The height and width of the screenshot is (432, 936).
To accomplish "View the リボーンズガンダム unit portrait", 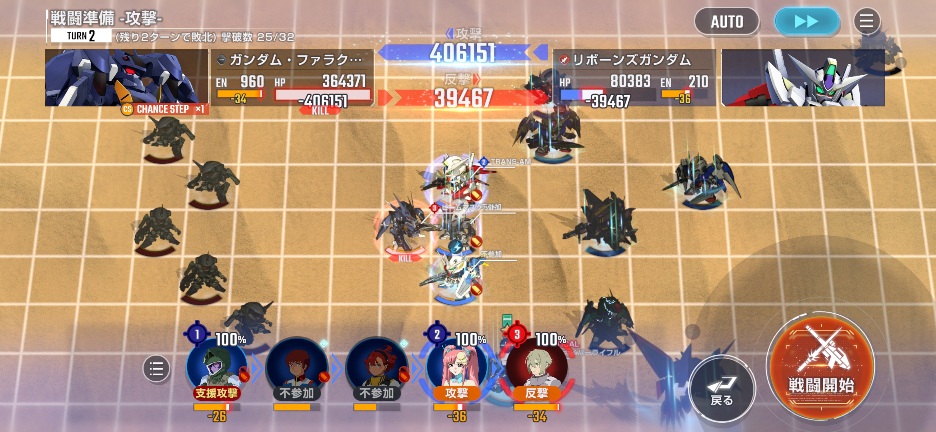I will (x=803, y=77).
